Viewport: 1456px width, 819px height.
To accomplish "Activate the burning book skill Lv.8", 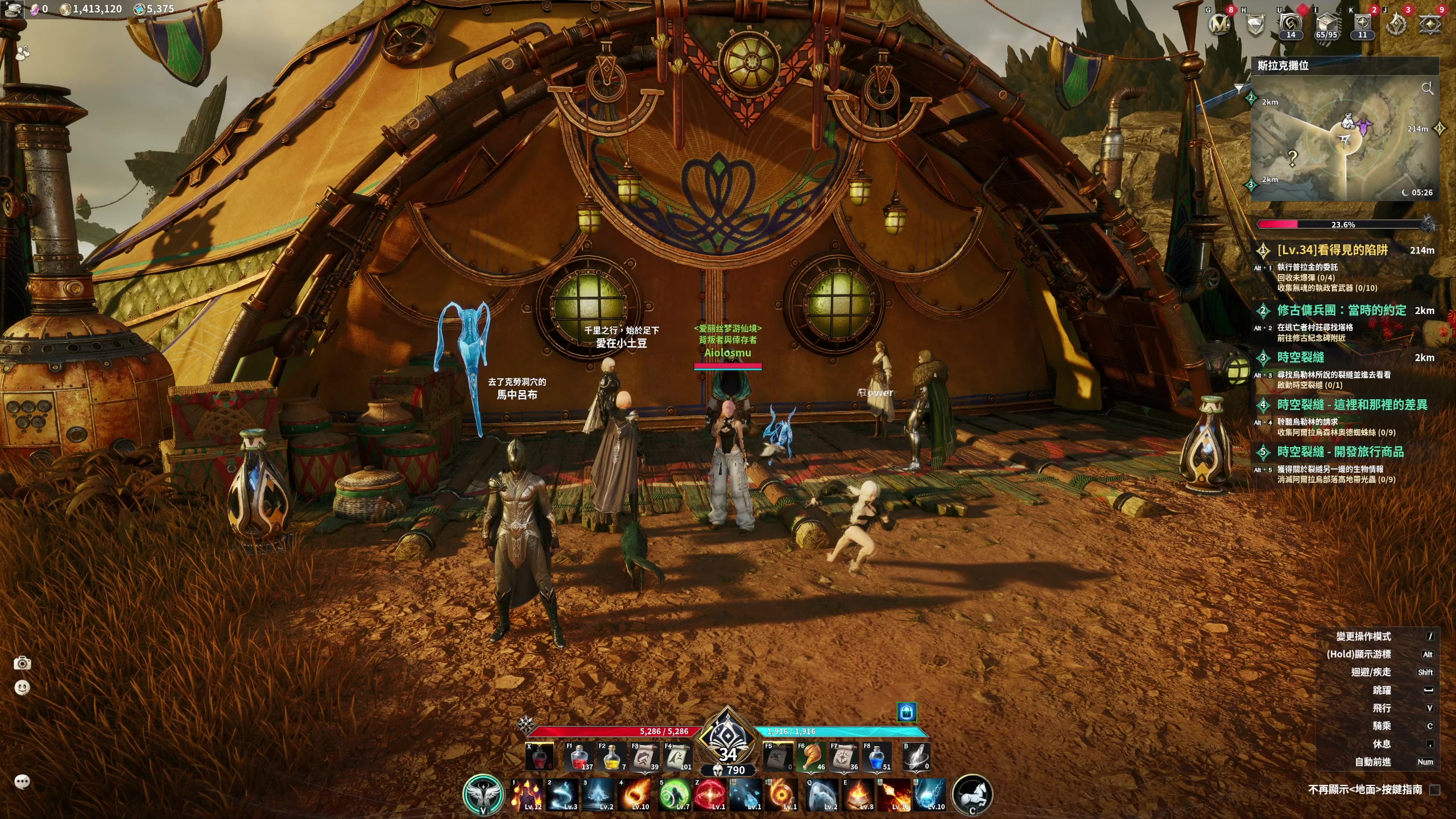I will (858, 795).
